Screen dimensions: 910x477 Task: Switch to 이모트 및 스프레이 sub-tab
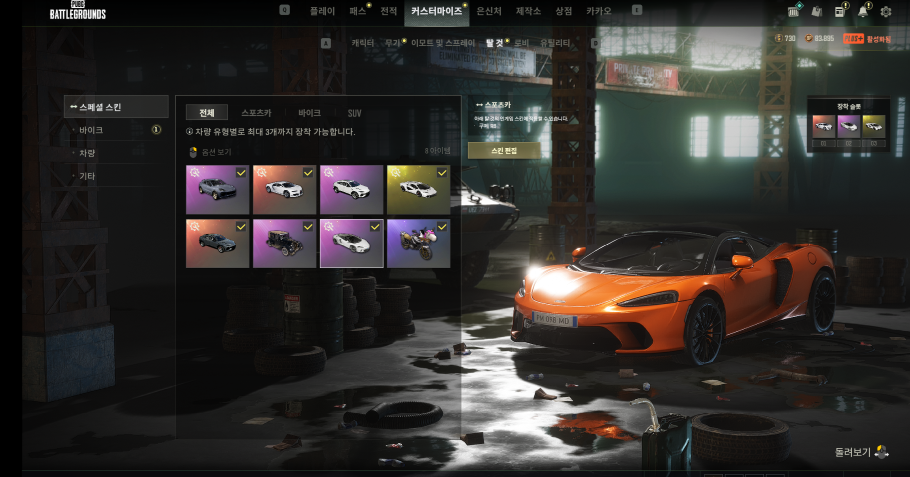pos(442,43)
